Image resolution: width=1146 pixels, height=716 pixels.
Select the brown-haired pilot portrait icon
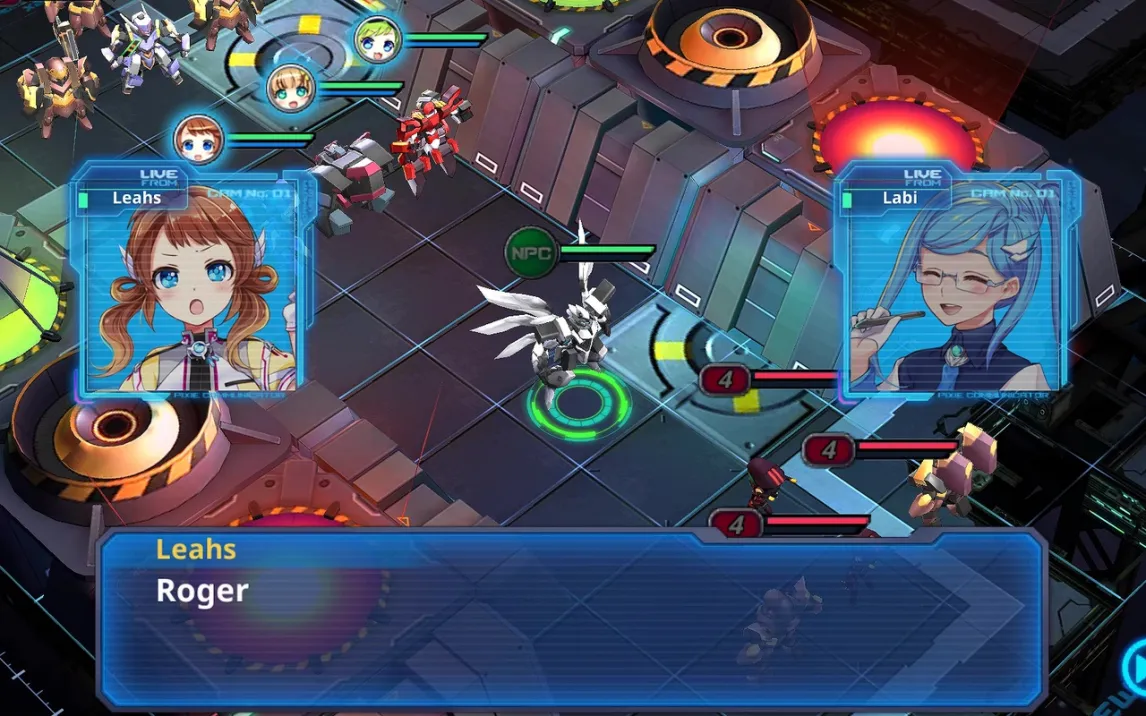(x=197, y=139)
